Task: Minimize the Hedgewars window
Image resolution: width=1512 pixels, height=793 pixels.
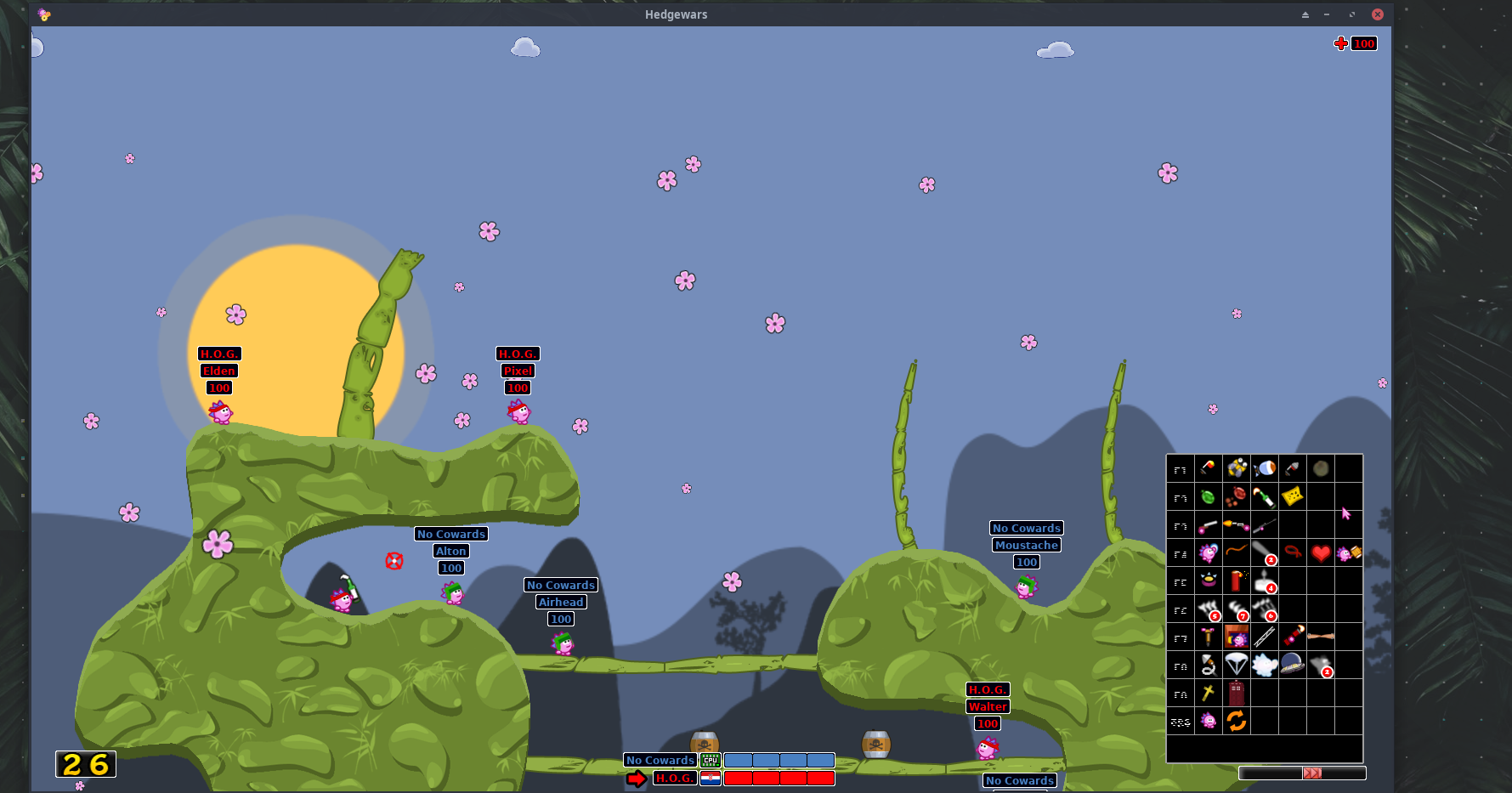Action: 1327,14
